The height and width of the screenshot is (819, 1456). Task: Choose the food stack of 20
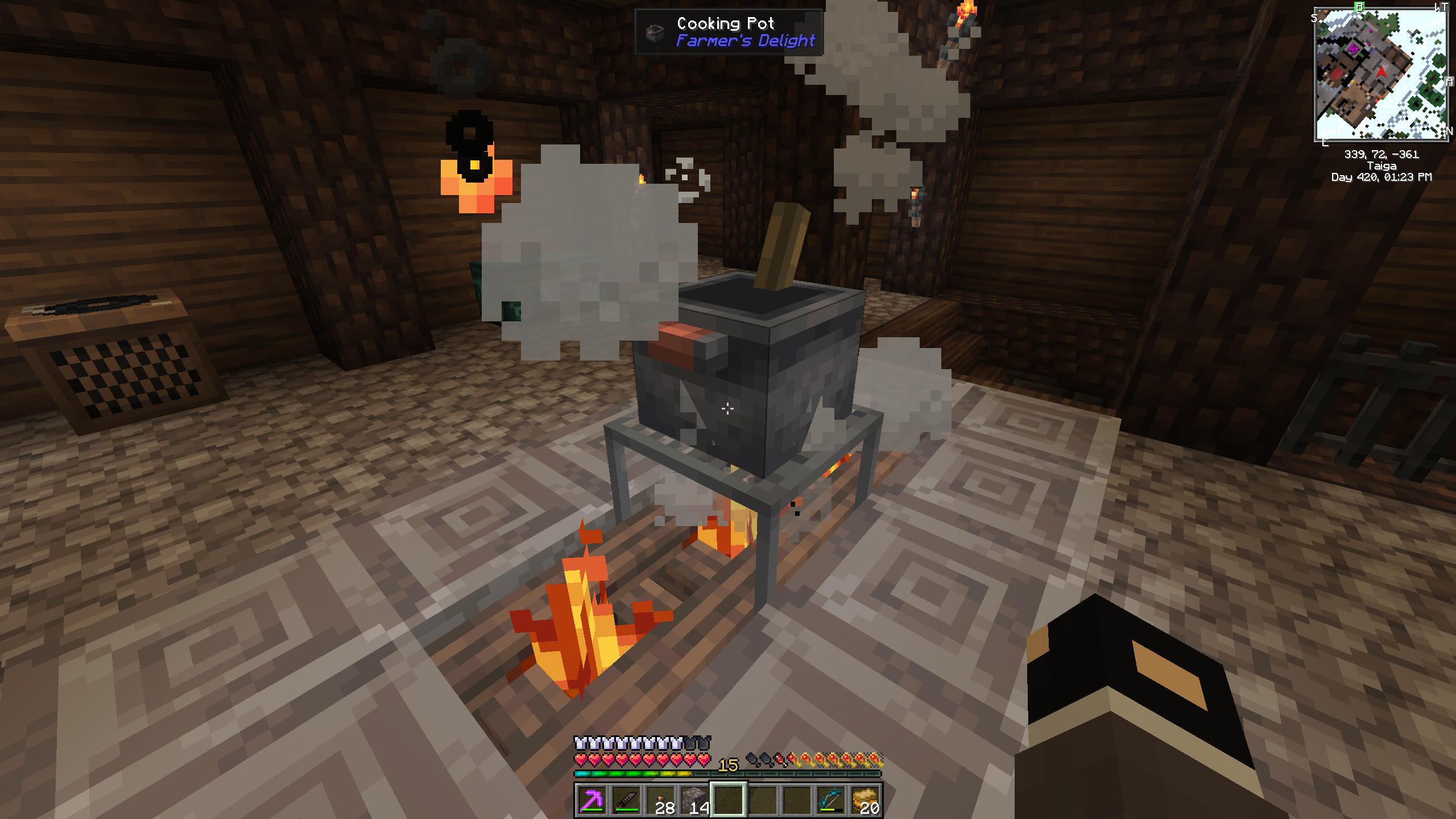pyautogui.click(x=864, y=800)
